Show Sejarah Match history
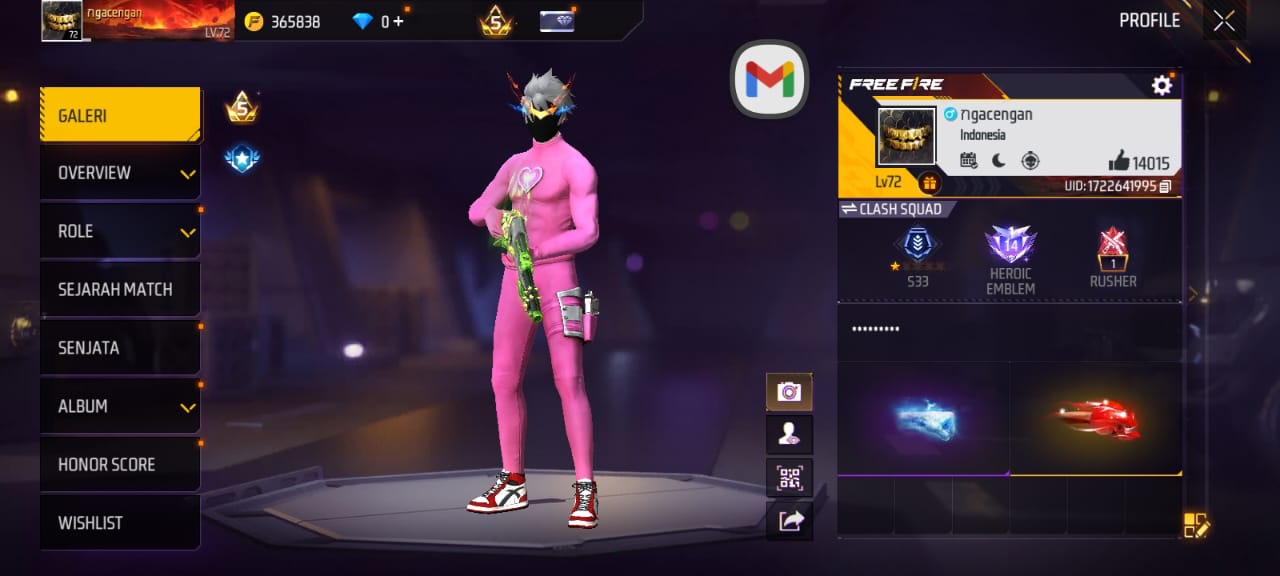This screenshot has height=576, width=1280. [120, 290]
